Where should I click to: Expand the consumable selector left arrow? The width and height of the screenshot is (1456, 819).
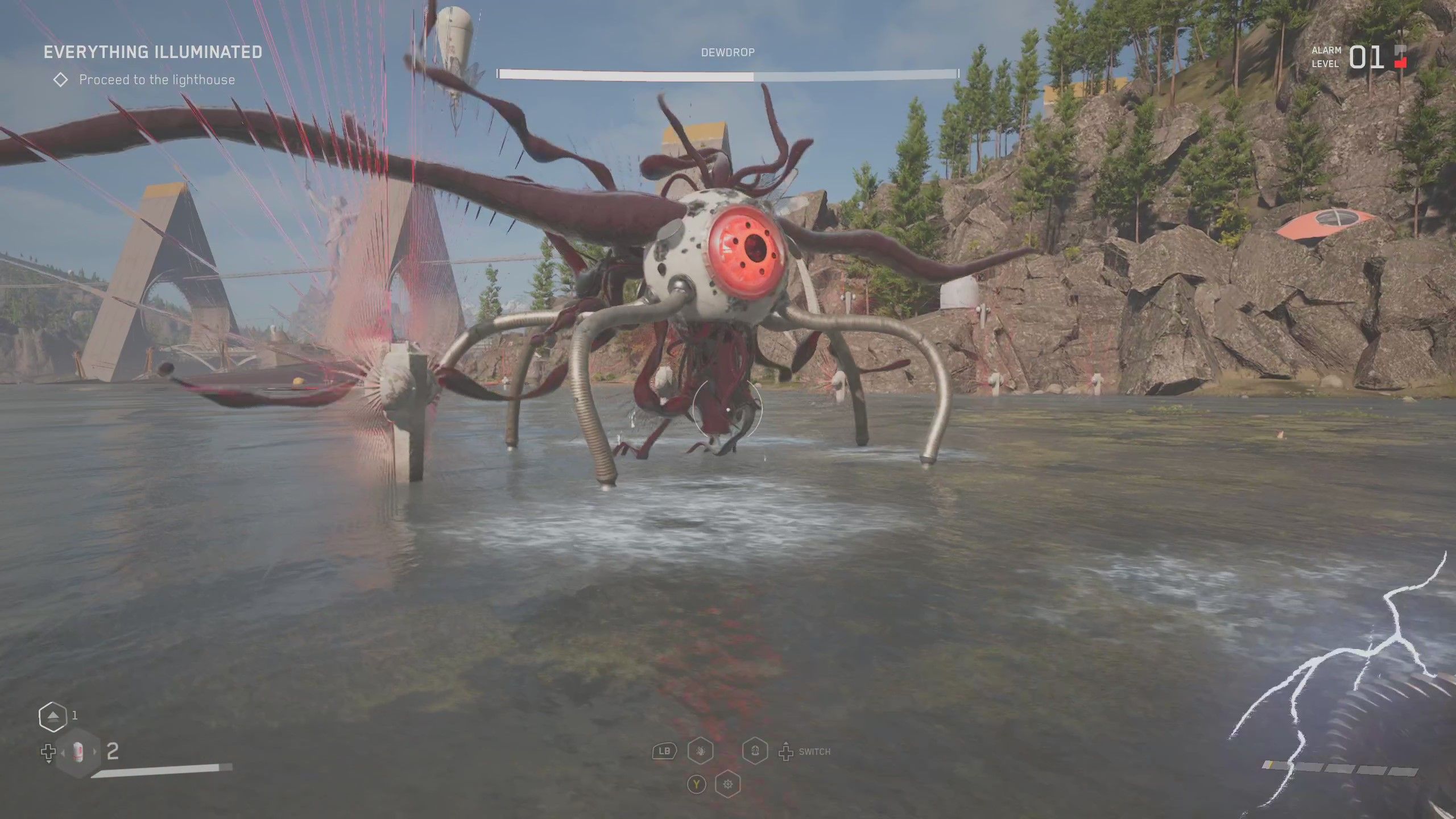(63, 751)
